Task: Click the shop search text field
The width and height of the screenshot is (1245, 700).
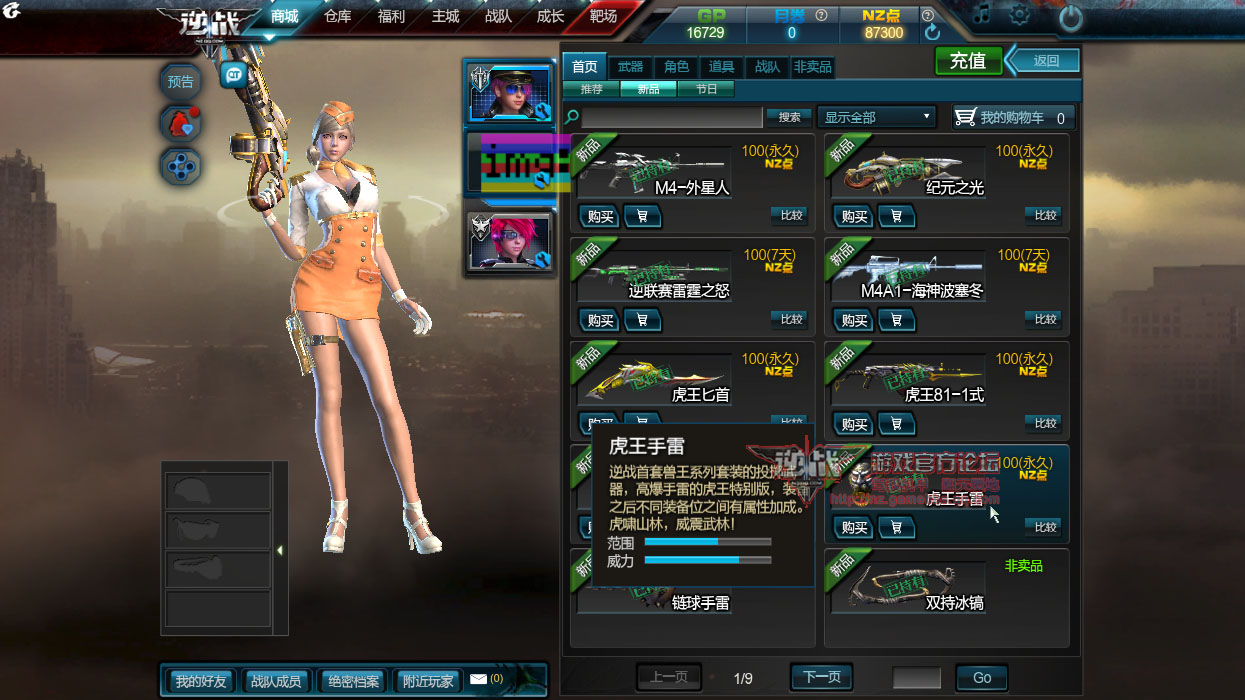Action: pyautogui.click(x=672, y=117)
